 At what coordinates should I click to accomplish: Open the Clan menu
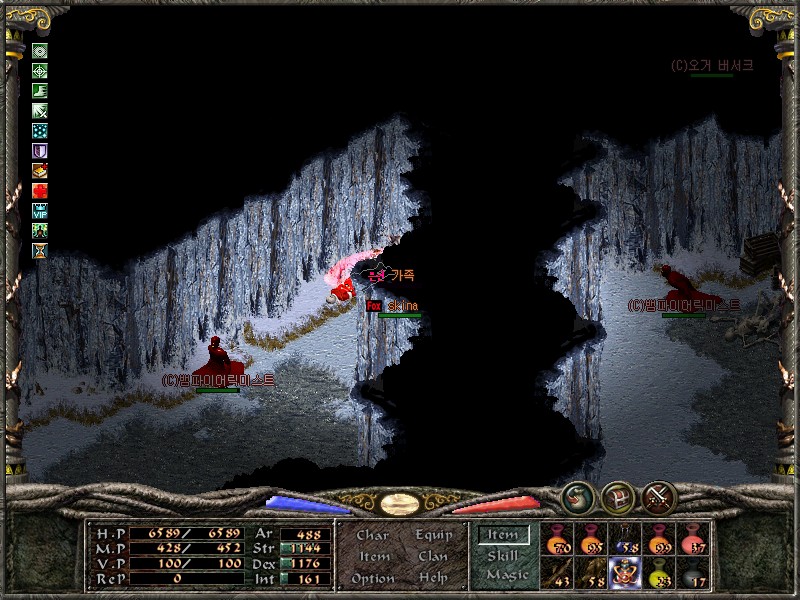point(433,556)
